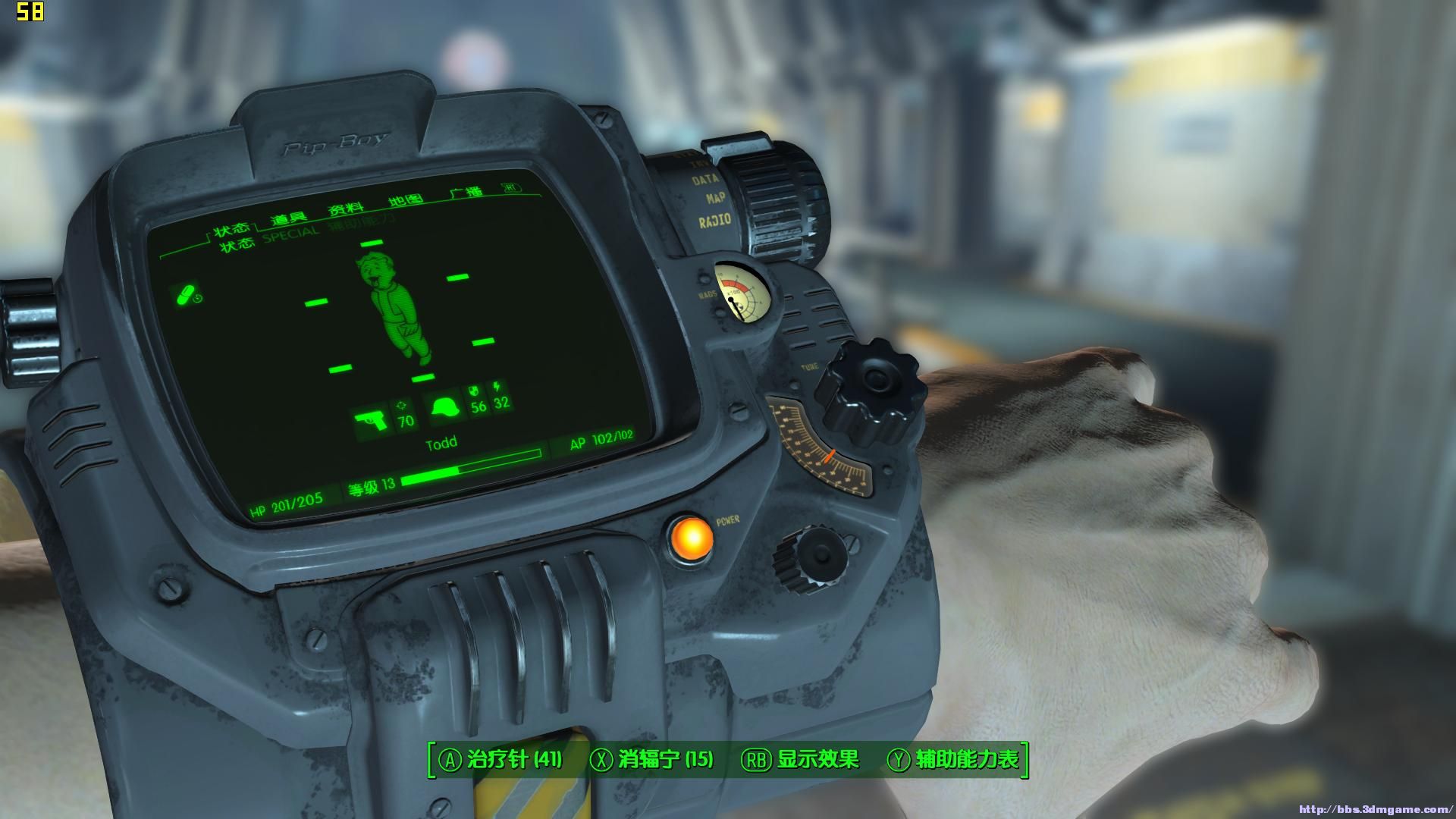Open the 辅助能力表 (Perk Chart)

[x=955, y=760]
